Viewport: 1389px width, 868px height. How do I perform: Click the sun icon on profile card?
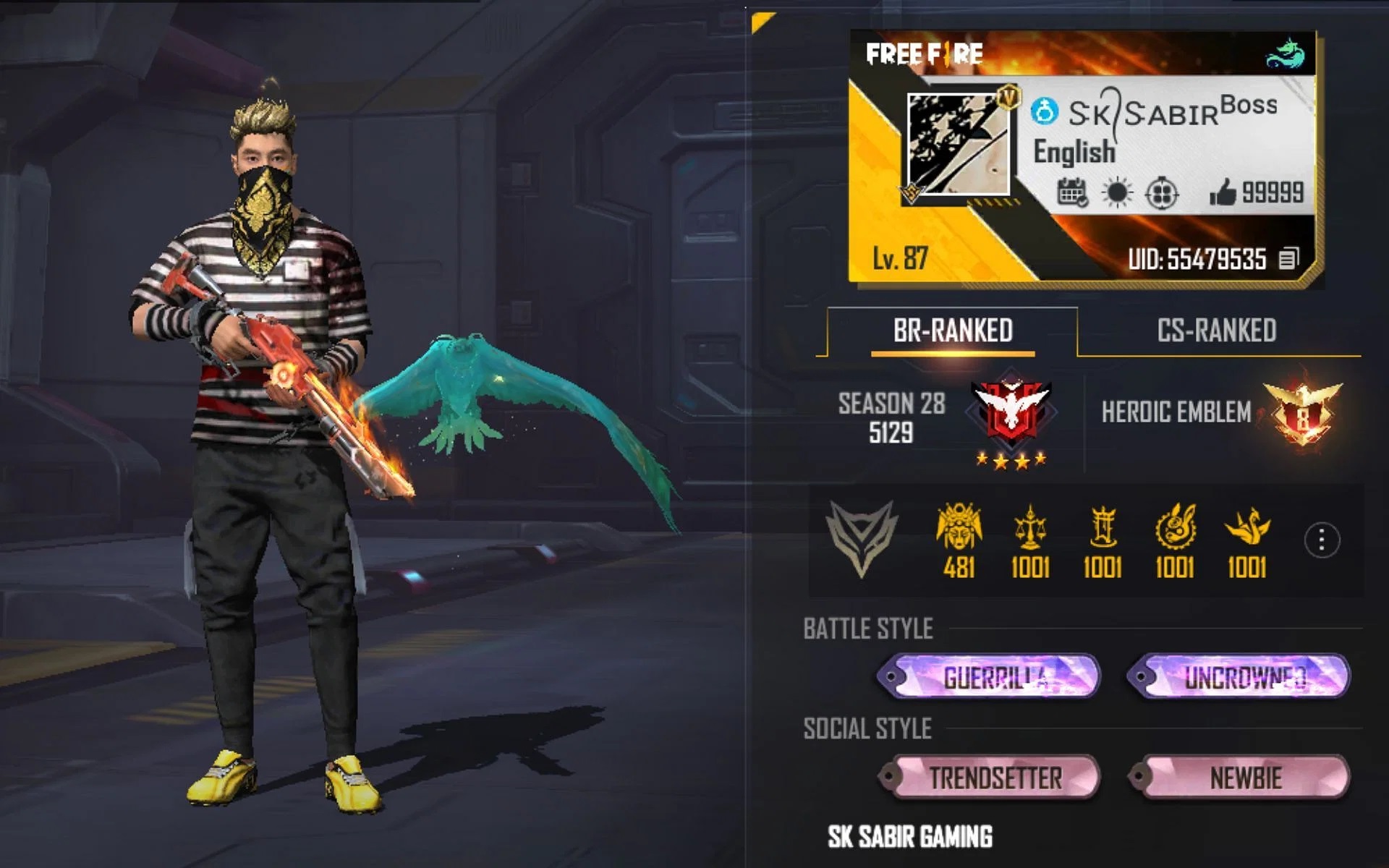pos(1116,193)
